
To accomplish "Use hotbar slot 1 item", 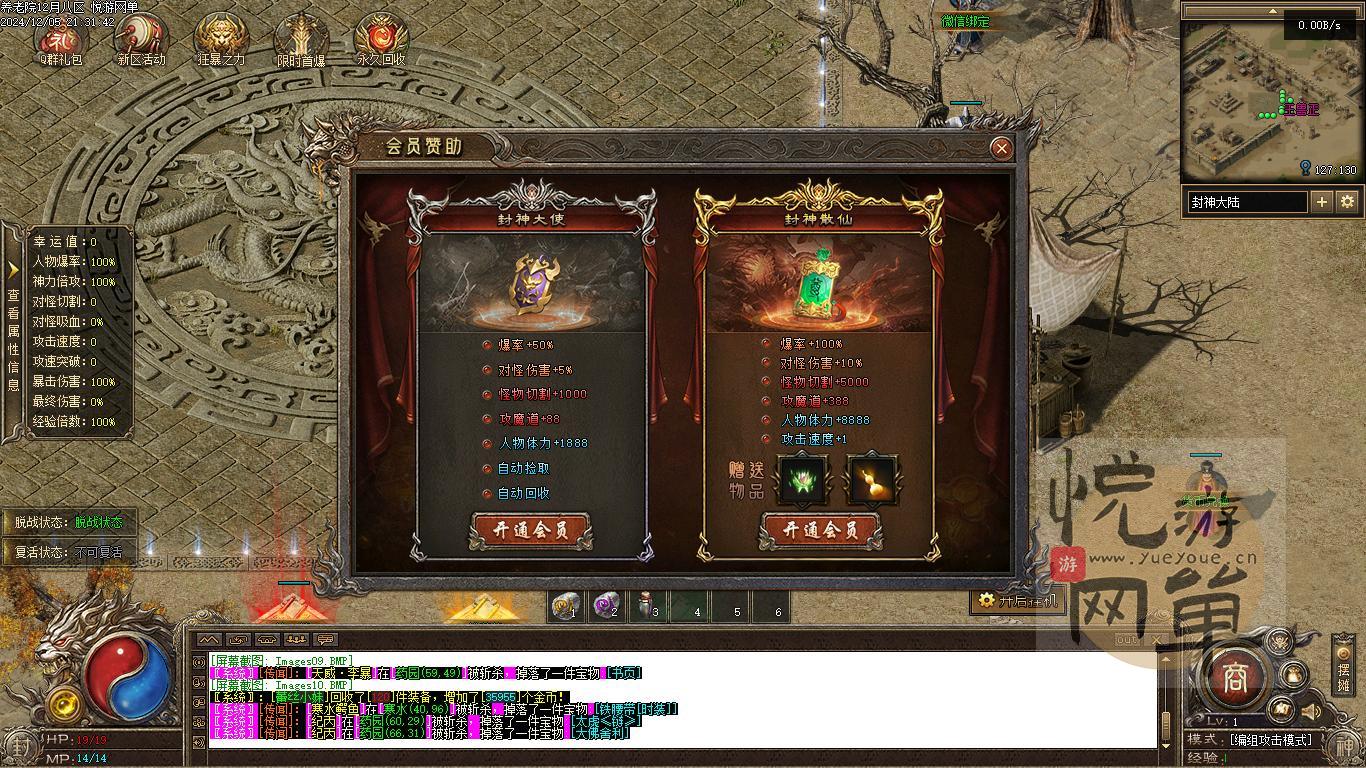I will tap(566, 607).
